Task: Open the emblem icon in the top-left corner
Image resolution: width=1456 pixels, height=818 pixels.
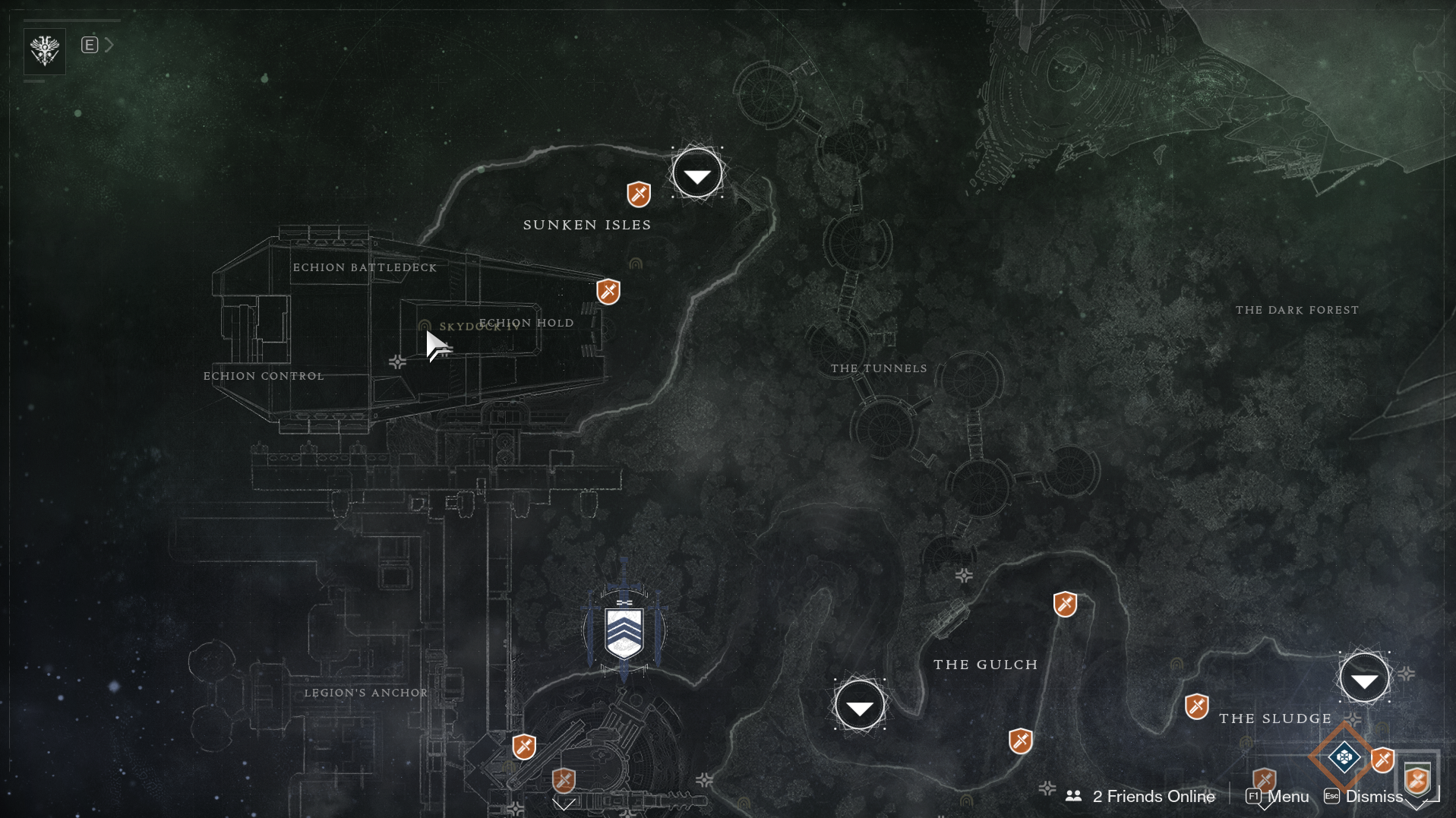Action: (45, 51)
